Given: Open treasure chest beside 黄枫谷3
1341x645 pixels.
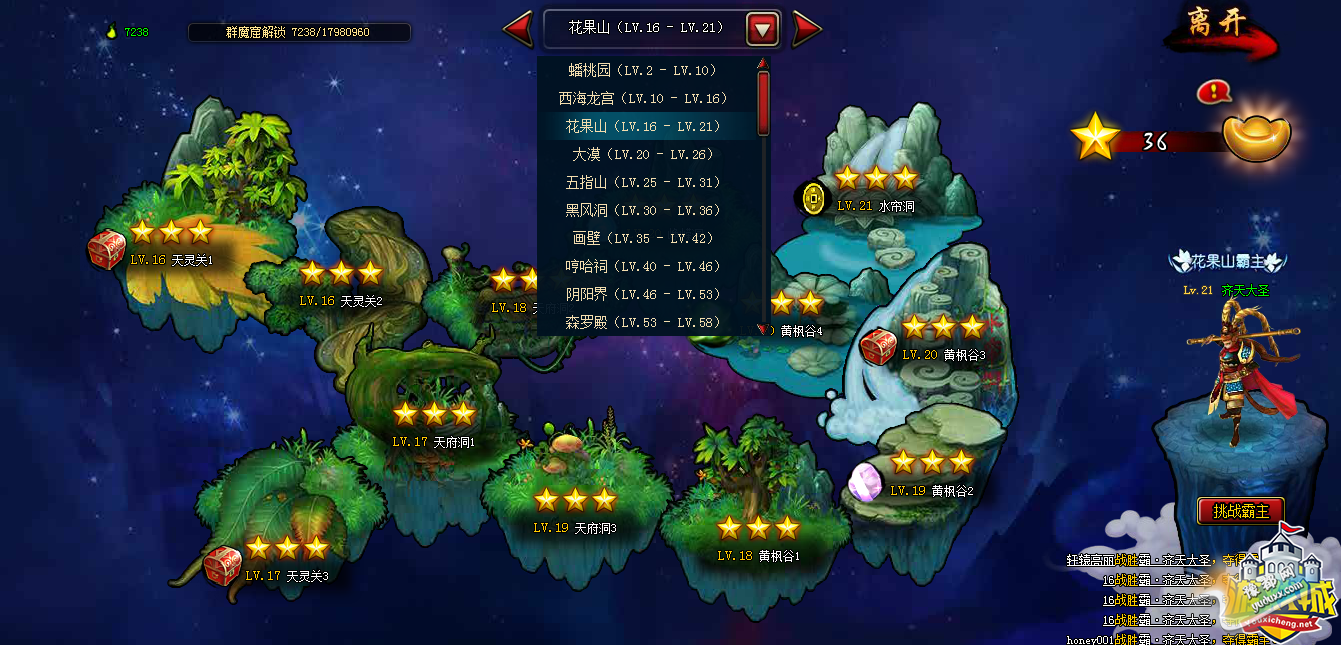Looking at the screenshot, I should pyautogui.click(x=878, y=347).
